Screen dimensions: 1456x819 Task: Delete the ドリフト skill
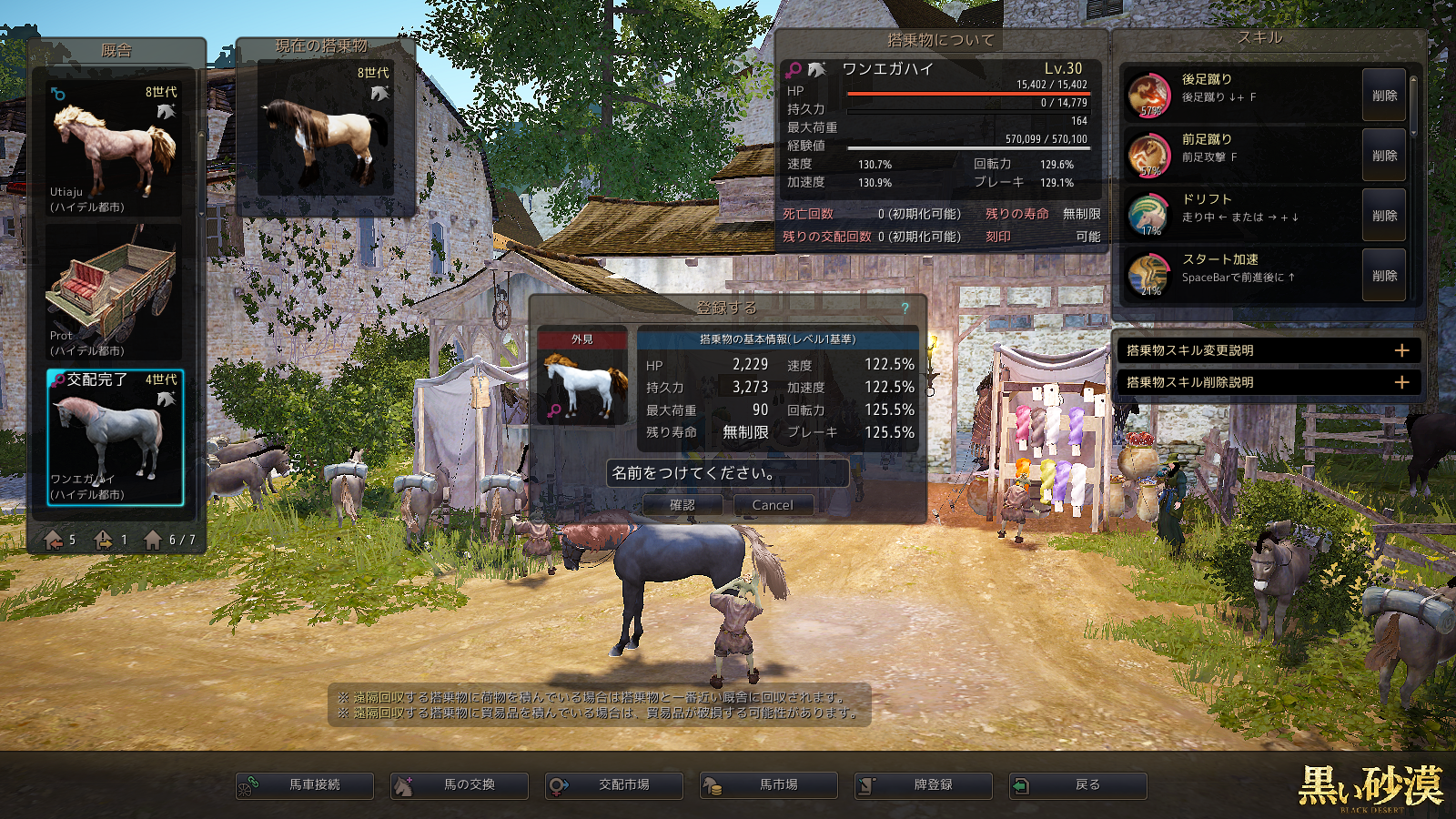[x=1384, y=216]
